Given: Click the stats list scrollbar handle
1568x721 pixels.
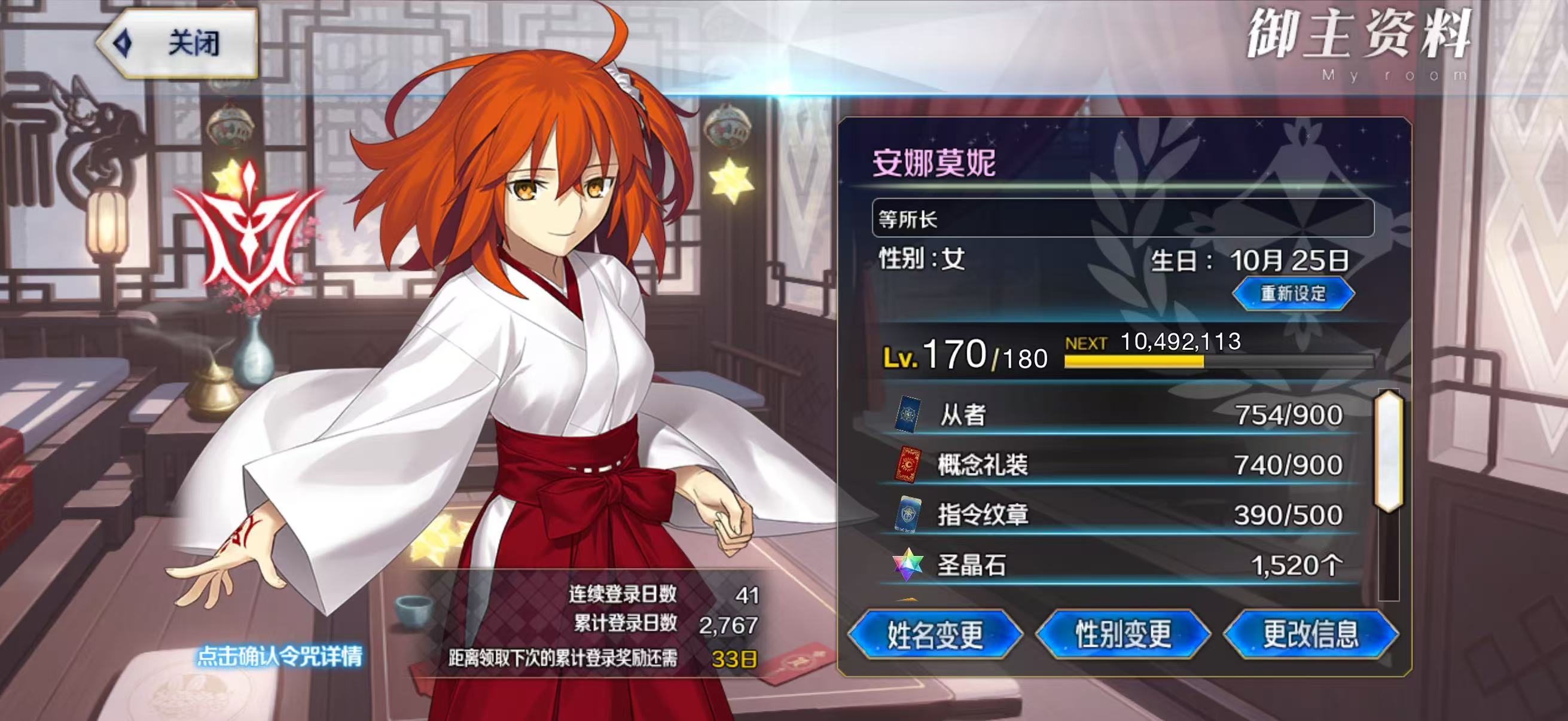Looking at the screenshot, I should click(1389, 451).
